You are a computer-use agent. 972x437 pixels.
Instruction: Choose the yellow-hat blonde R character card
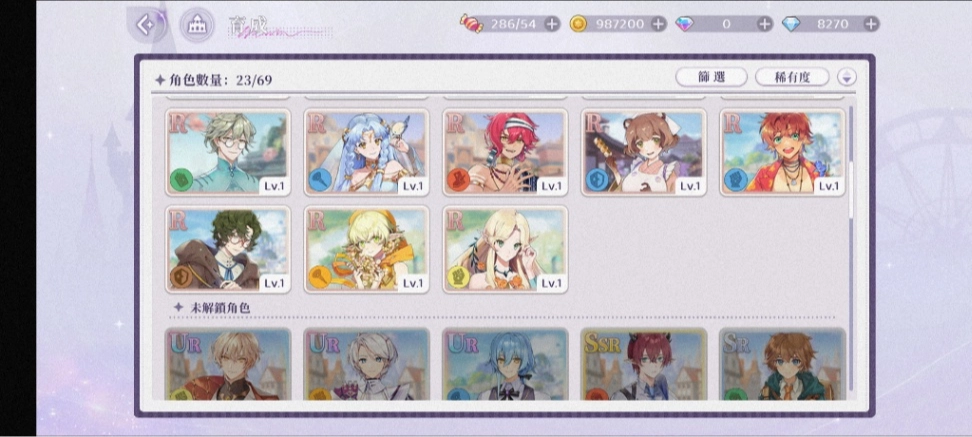coord(366,249)
